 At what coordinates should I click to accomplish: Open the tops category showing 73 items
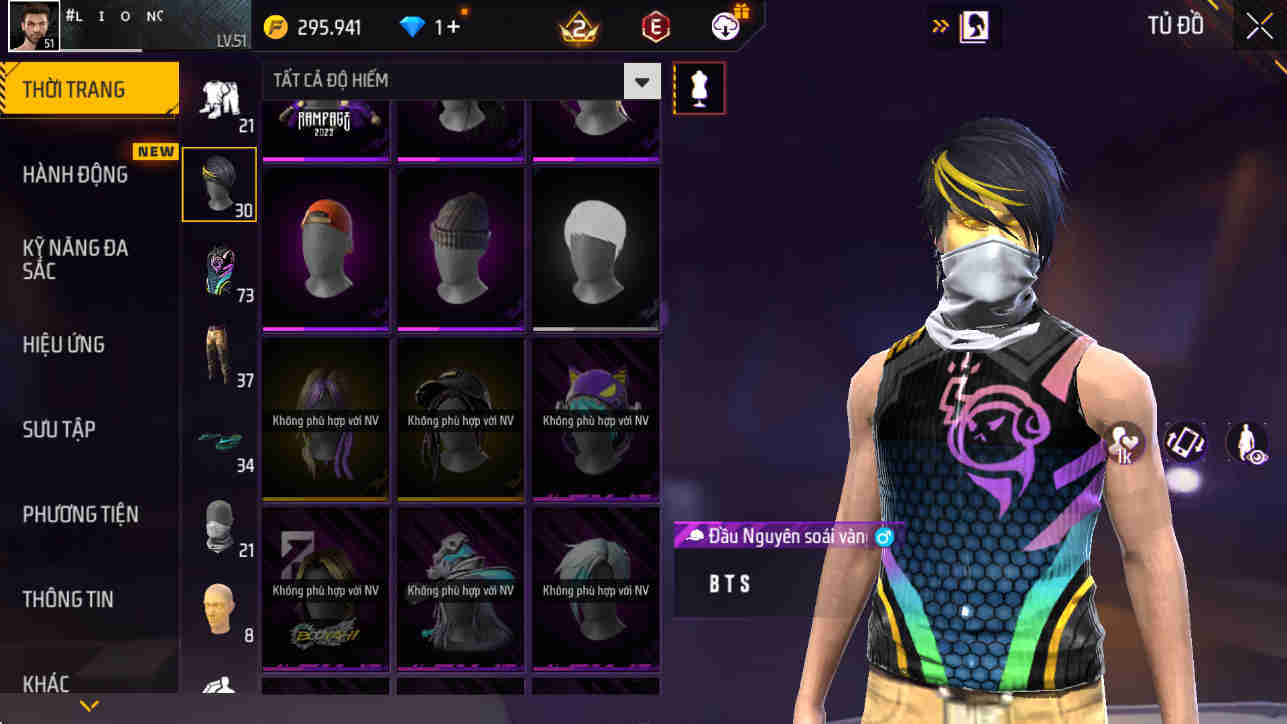219,268
